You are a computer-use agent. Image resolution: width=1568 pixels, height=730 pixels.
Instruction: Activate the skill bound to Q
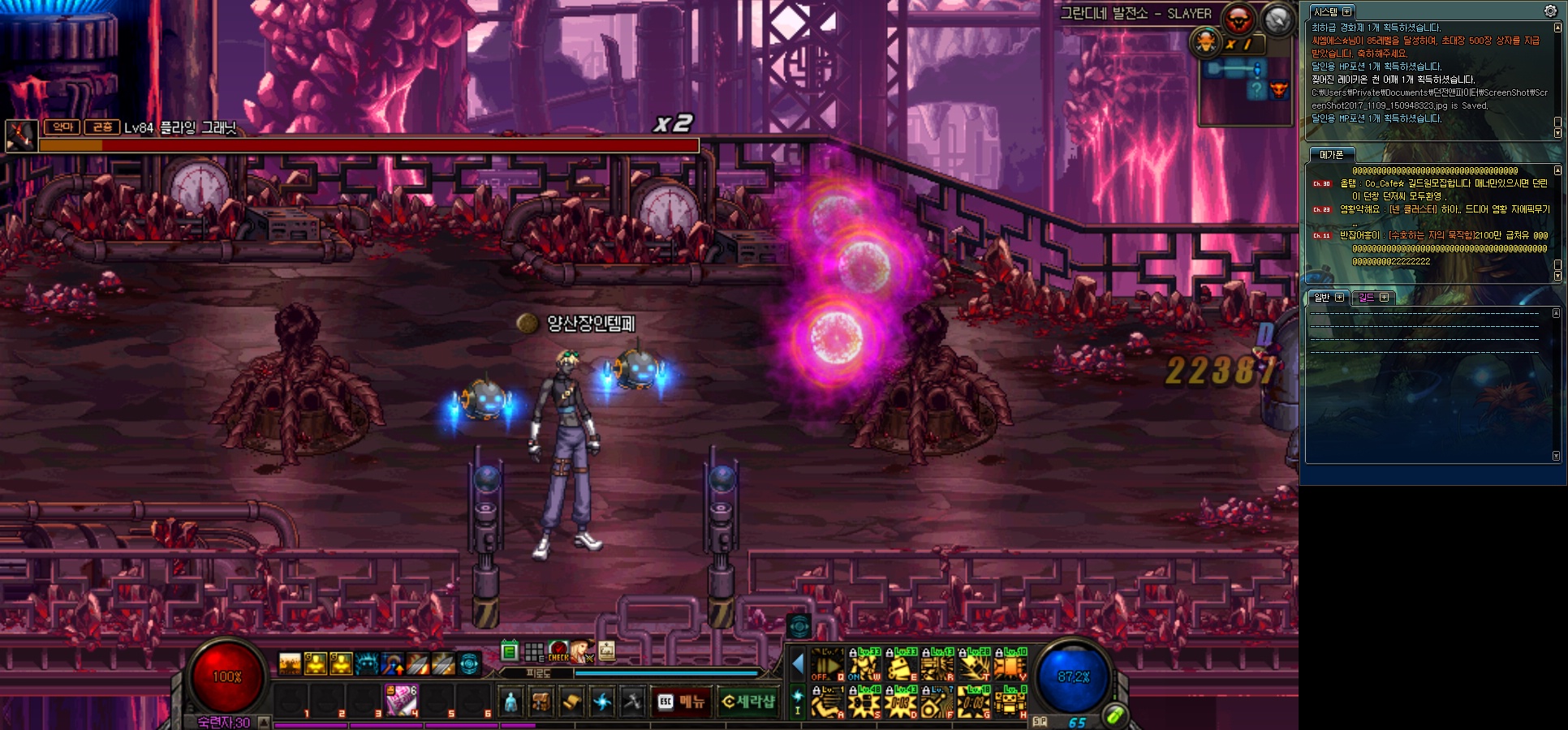827,665
